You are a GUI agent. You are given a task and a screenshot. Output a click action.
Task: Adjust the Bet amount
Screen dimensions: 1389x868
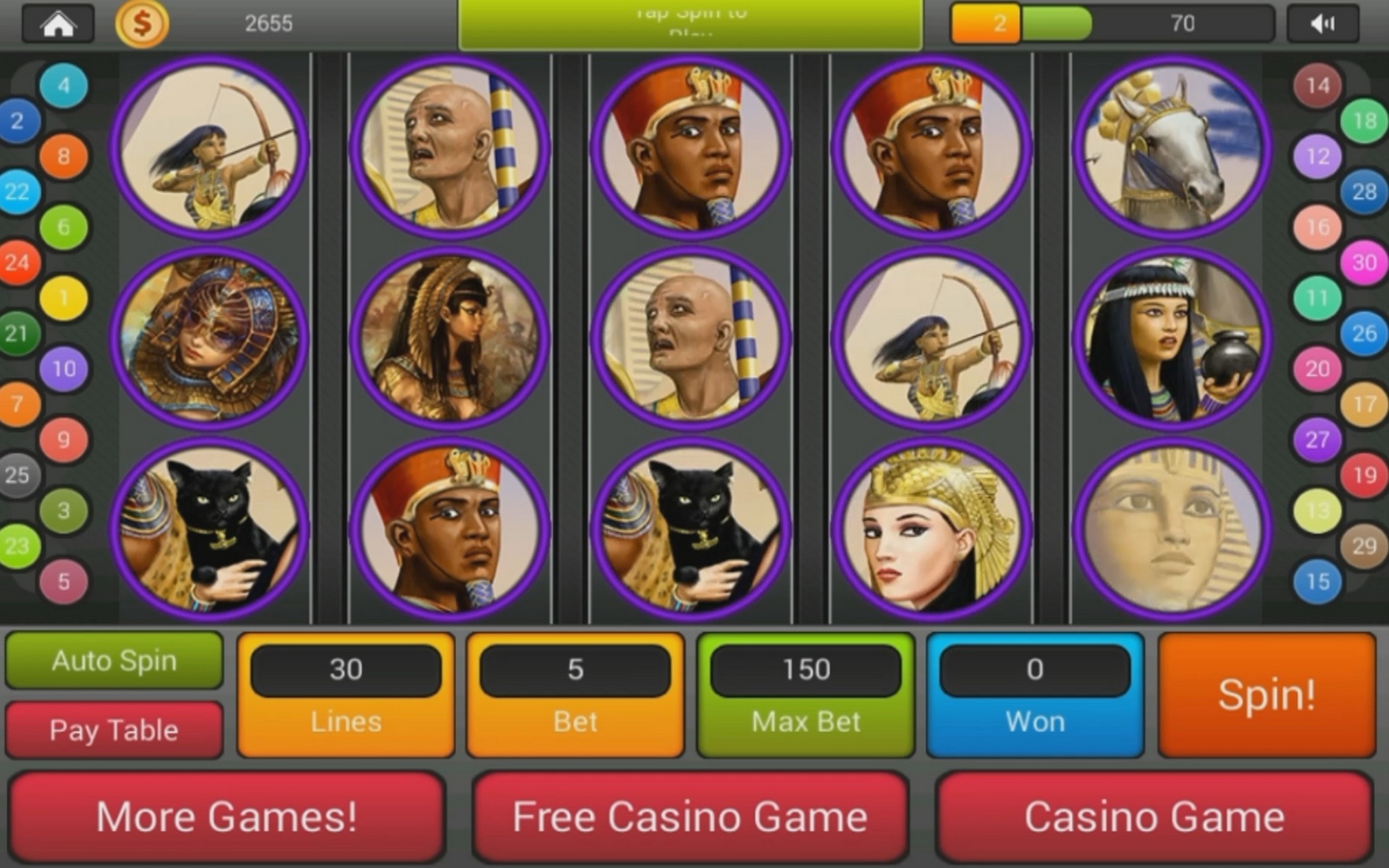576,694
